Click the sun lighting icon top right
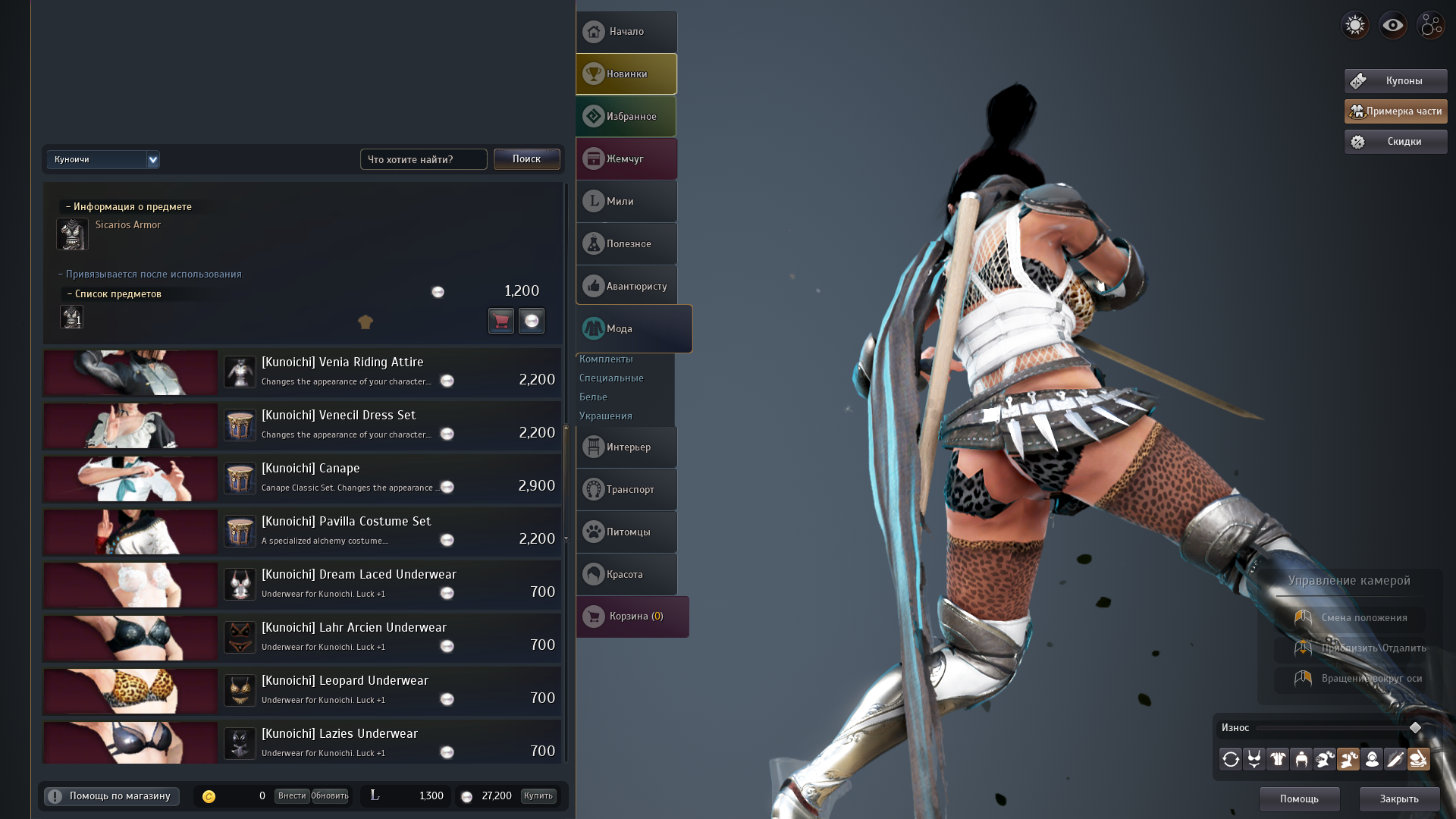Screen dimensions: 1456x819 tap(1354, 25)
